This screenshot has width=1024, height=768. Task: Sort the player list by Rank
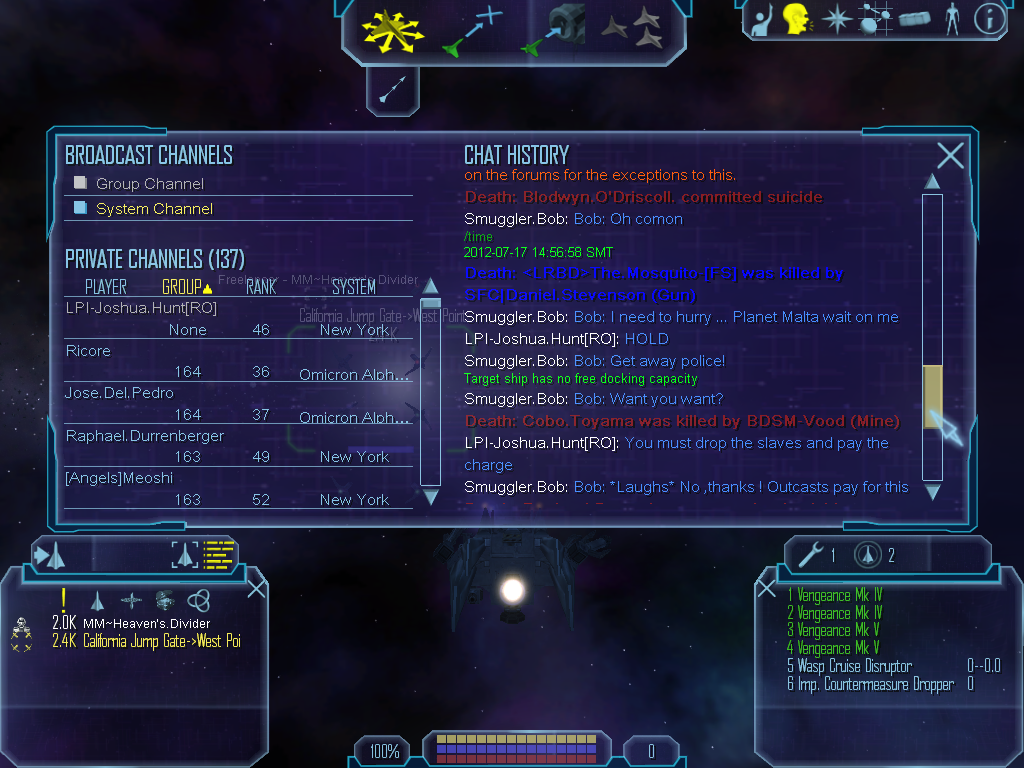[x=261, y=287]
